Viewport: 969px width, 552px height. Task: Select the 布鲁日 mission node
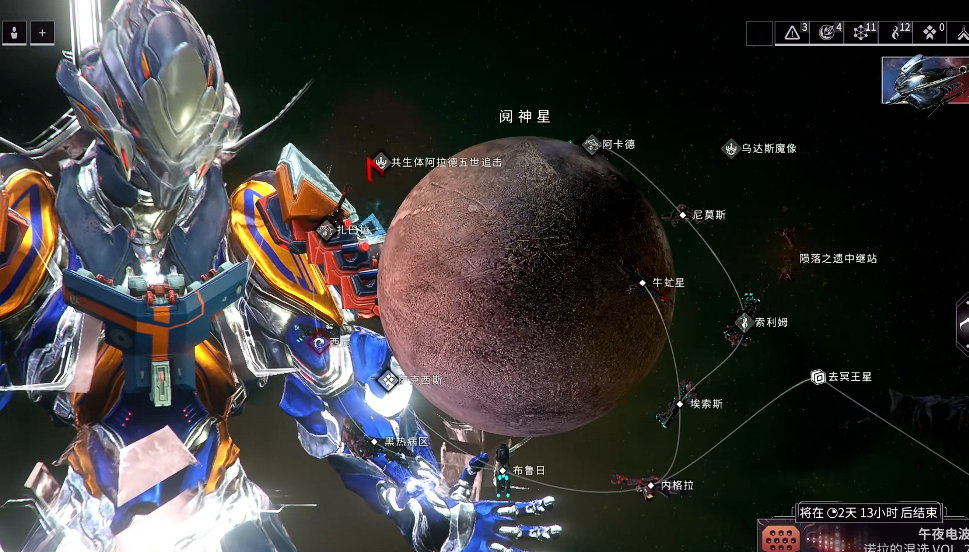coord(503,470)
